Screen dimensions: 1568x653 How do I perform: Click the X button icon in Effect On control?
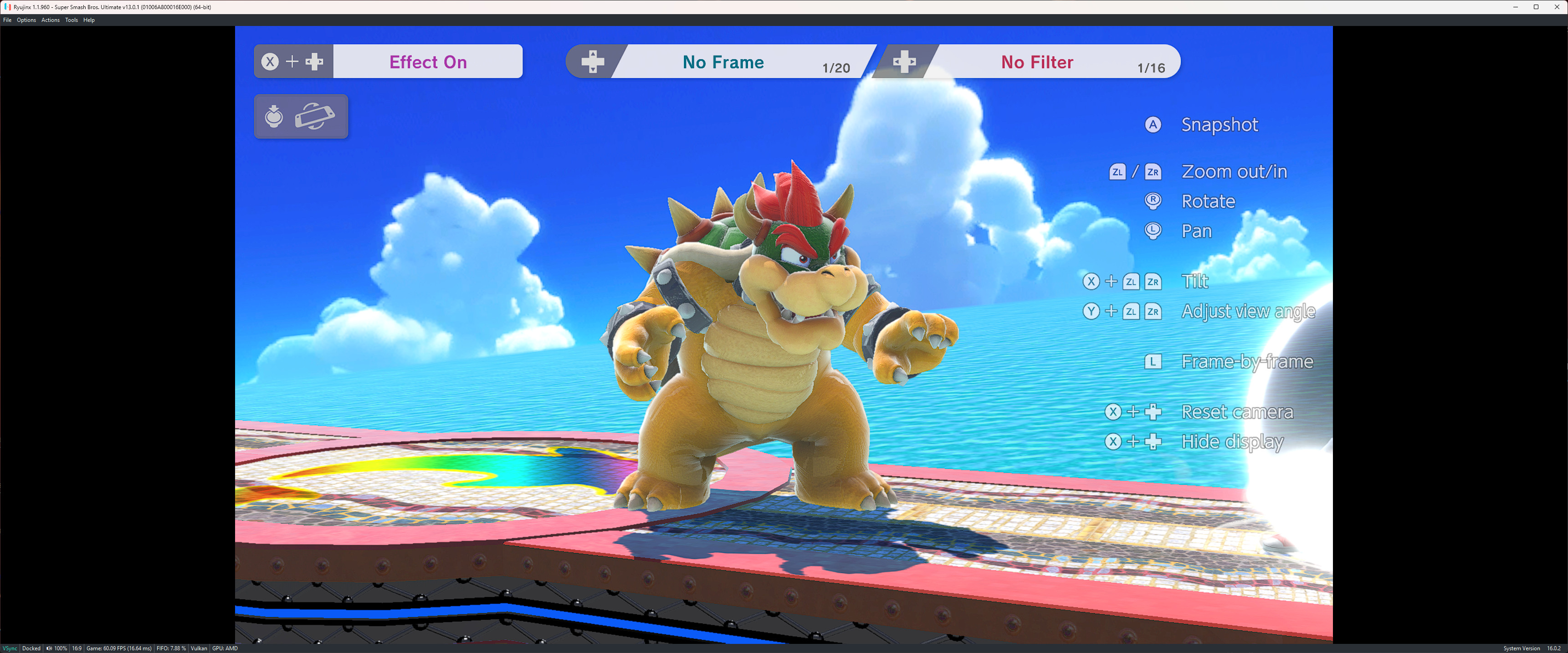pyautogui.click(x=270, y=61)
